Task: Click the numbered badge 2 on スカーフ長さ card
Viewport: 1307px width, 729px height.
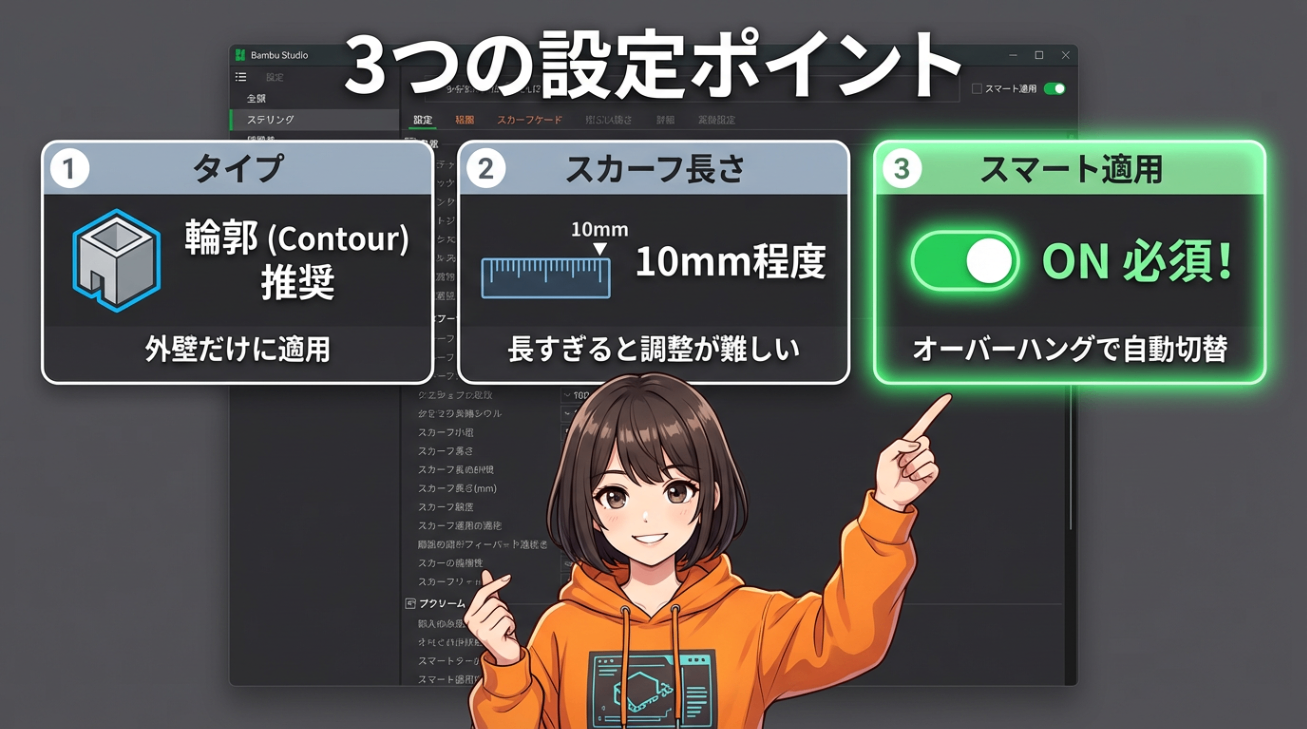Action: (x=487, y=169)
